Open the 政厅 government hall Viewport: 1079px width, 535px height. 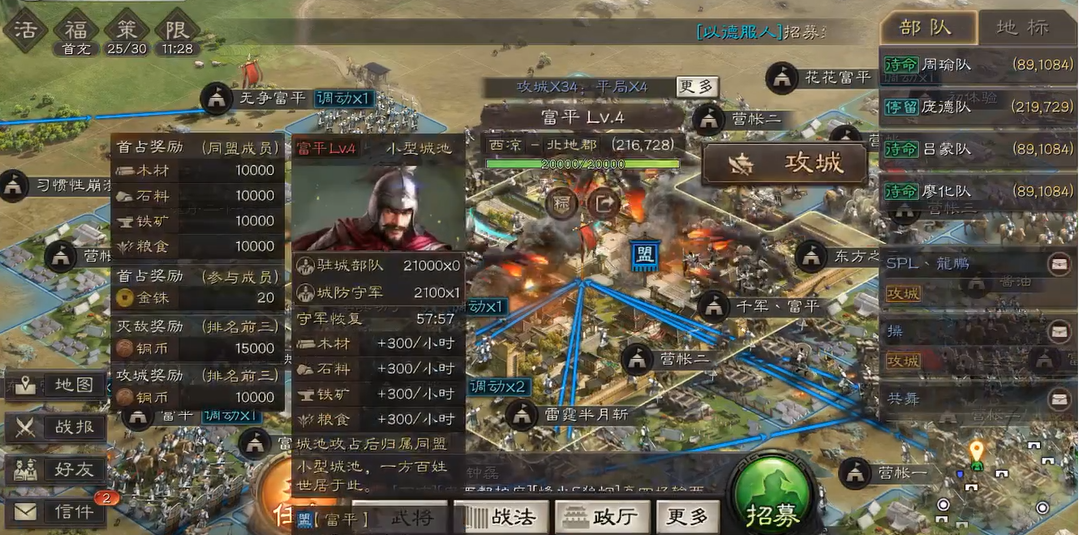click(x=600, y=517)
